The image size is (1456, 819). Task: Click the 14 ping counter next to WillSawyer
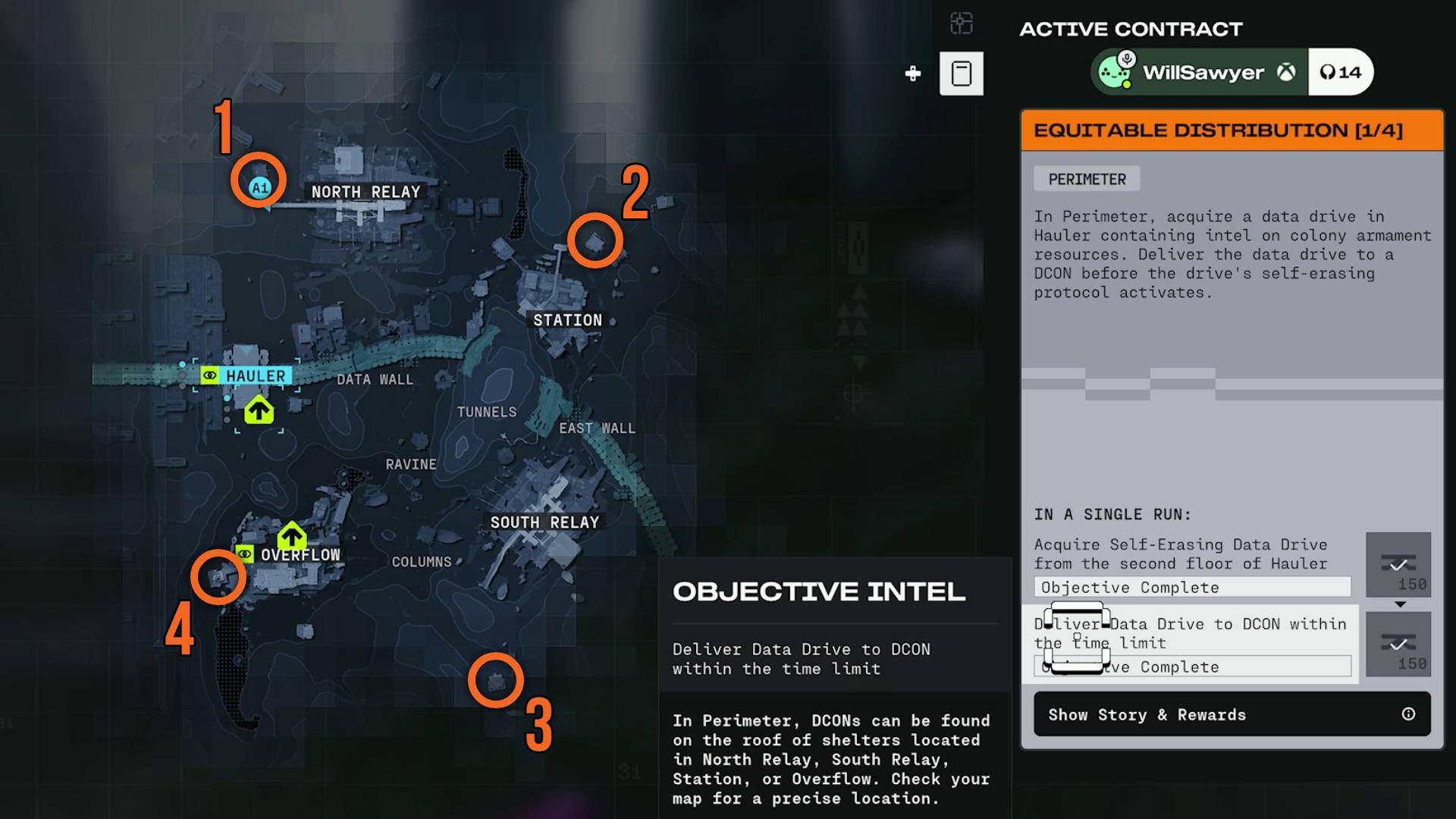pyautogui.click(x=1341, y=72)
